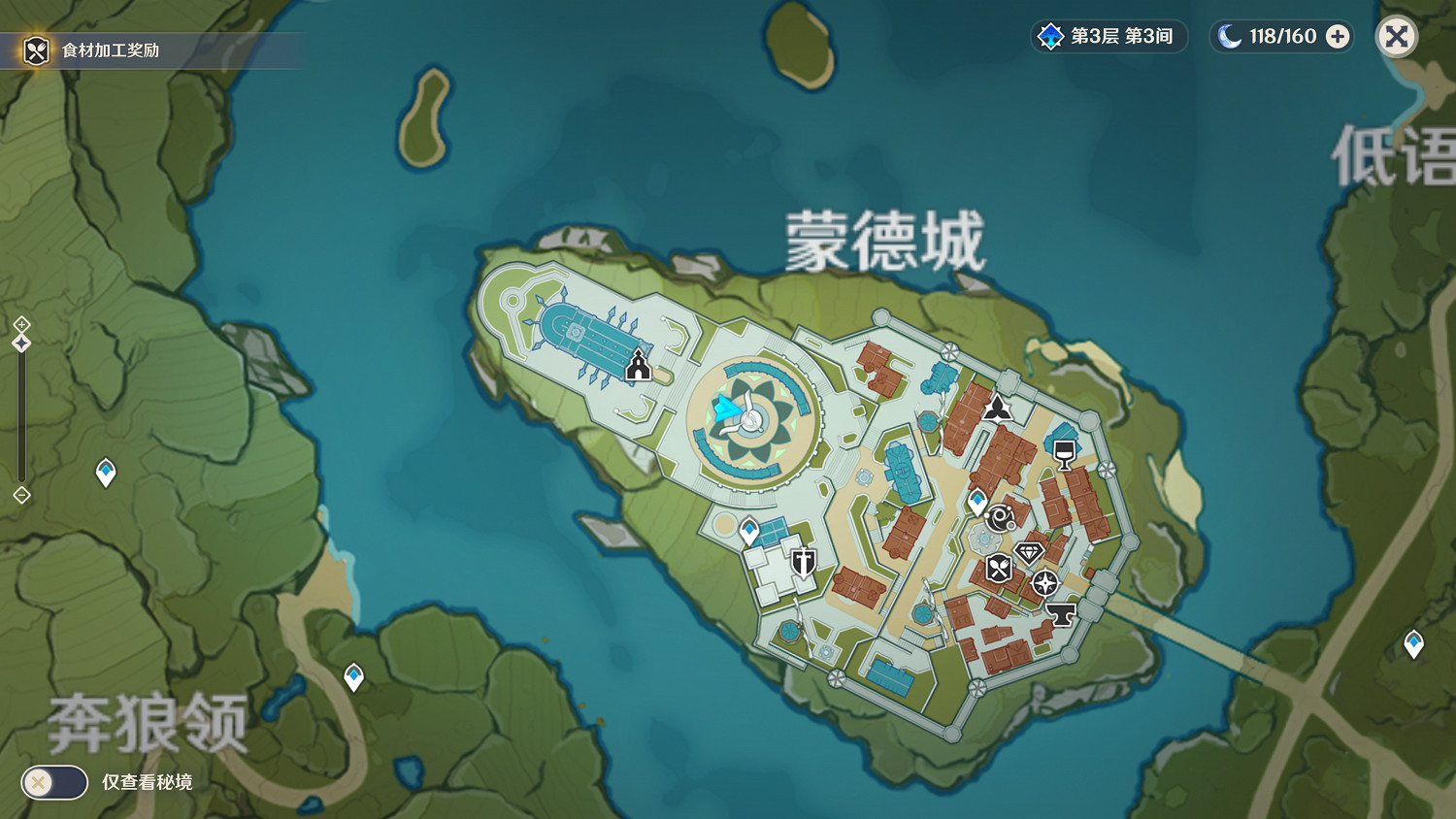Image resolution: width=1456 pixels, height=819 pixels.
Task: Click the 第3层 第3间 floor indicator
Action: [x=1108, y=37]
